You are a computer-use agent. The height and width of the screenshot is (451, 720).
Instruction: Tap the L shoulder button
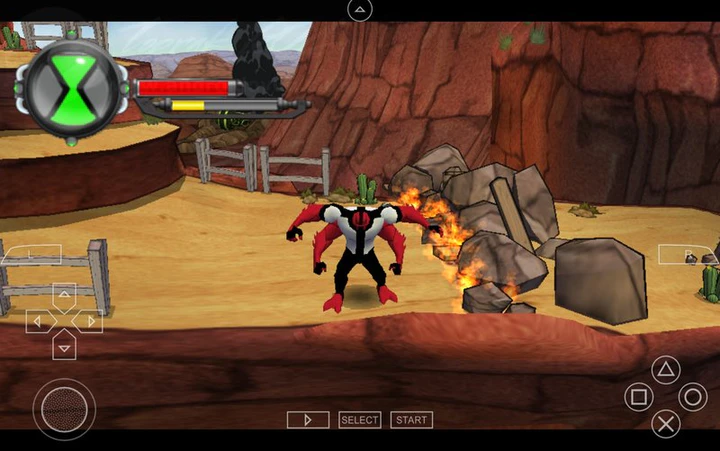click(x=30, y=255)
